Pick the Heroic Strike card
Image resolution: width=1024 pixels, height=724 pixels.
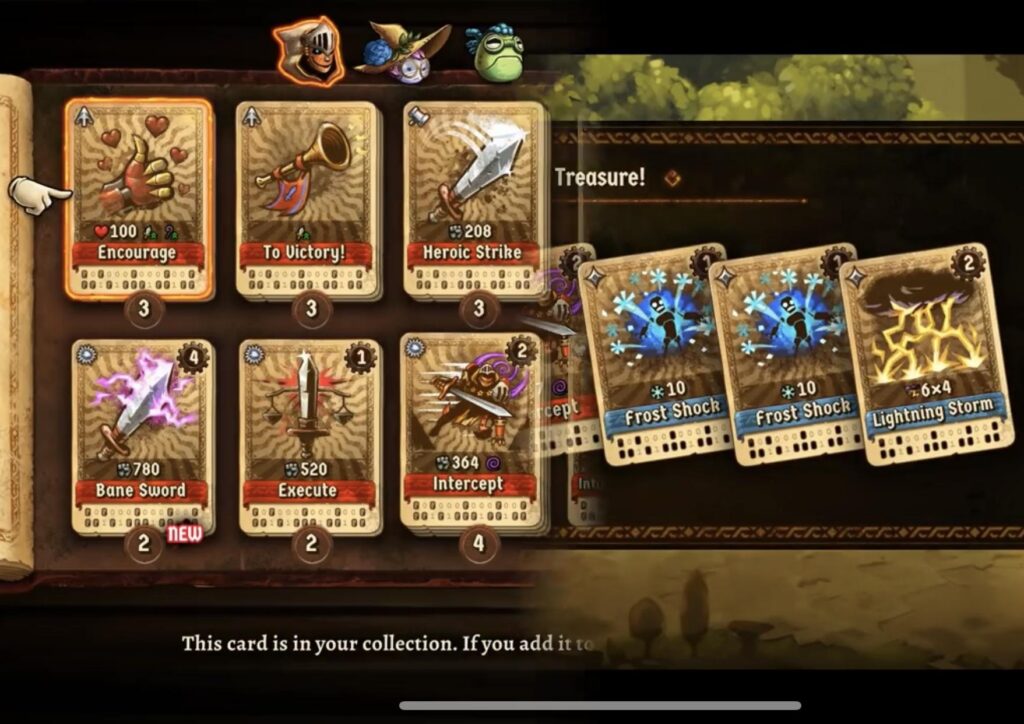[475, 197]
